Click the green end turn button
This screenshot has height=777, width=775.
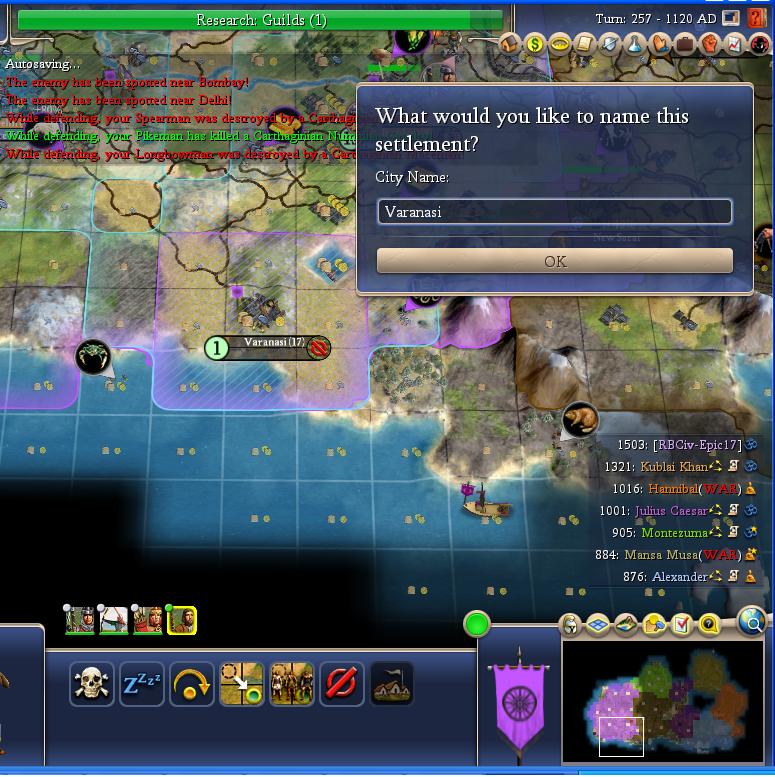(477, 625)
